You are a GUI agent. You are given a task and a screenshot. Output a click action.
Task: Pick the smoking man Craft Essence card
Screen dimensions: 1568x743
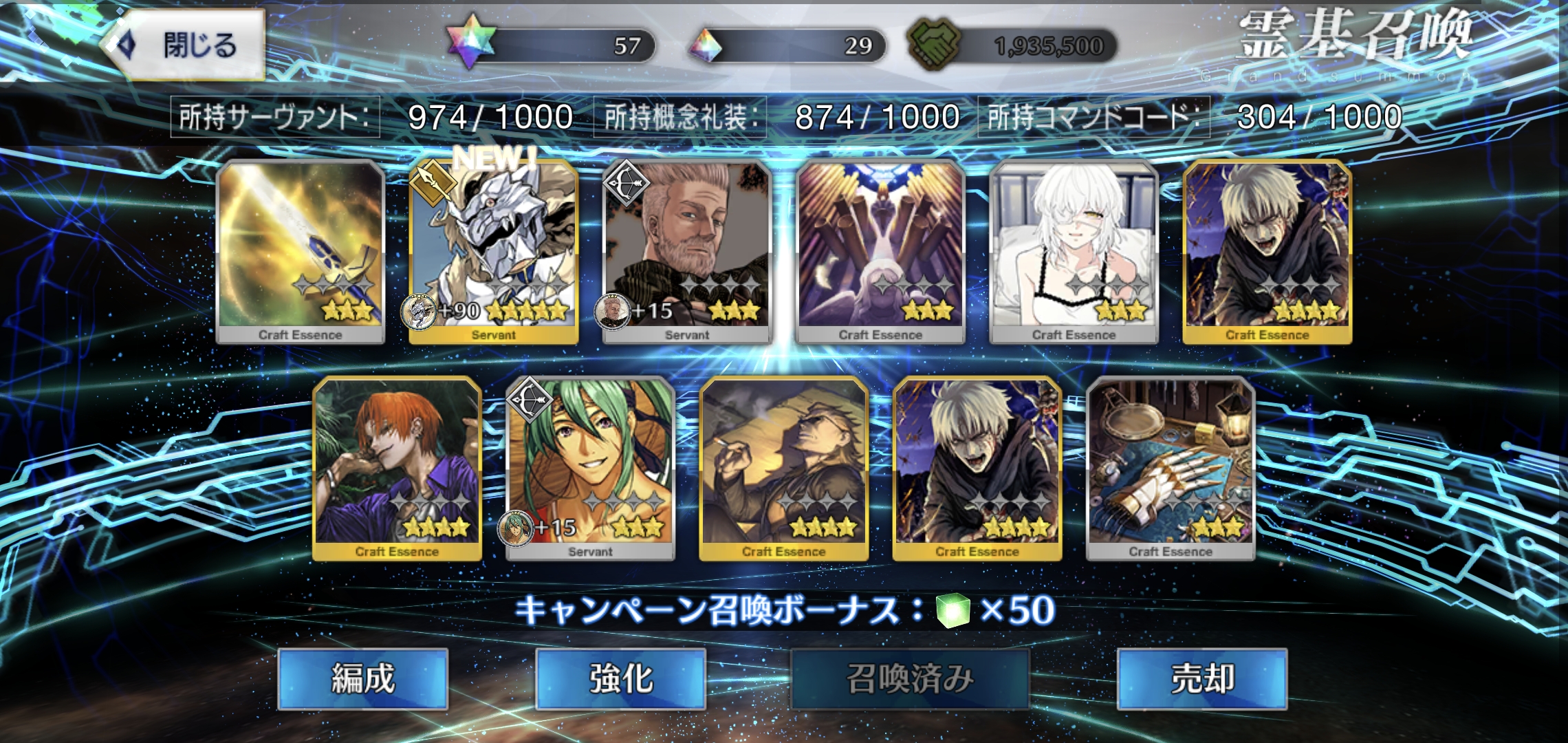click(x=783, y=468)
